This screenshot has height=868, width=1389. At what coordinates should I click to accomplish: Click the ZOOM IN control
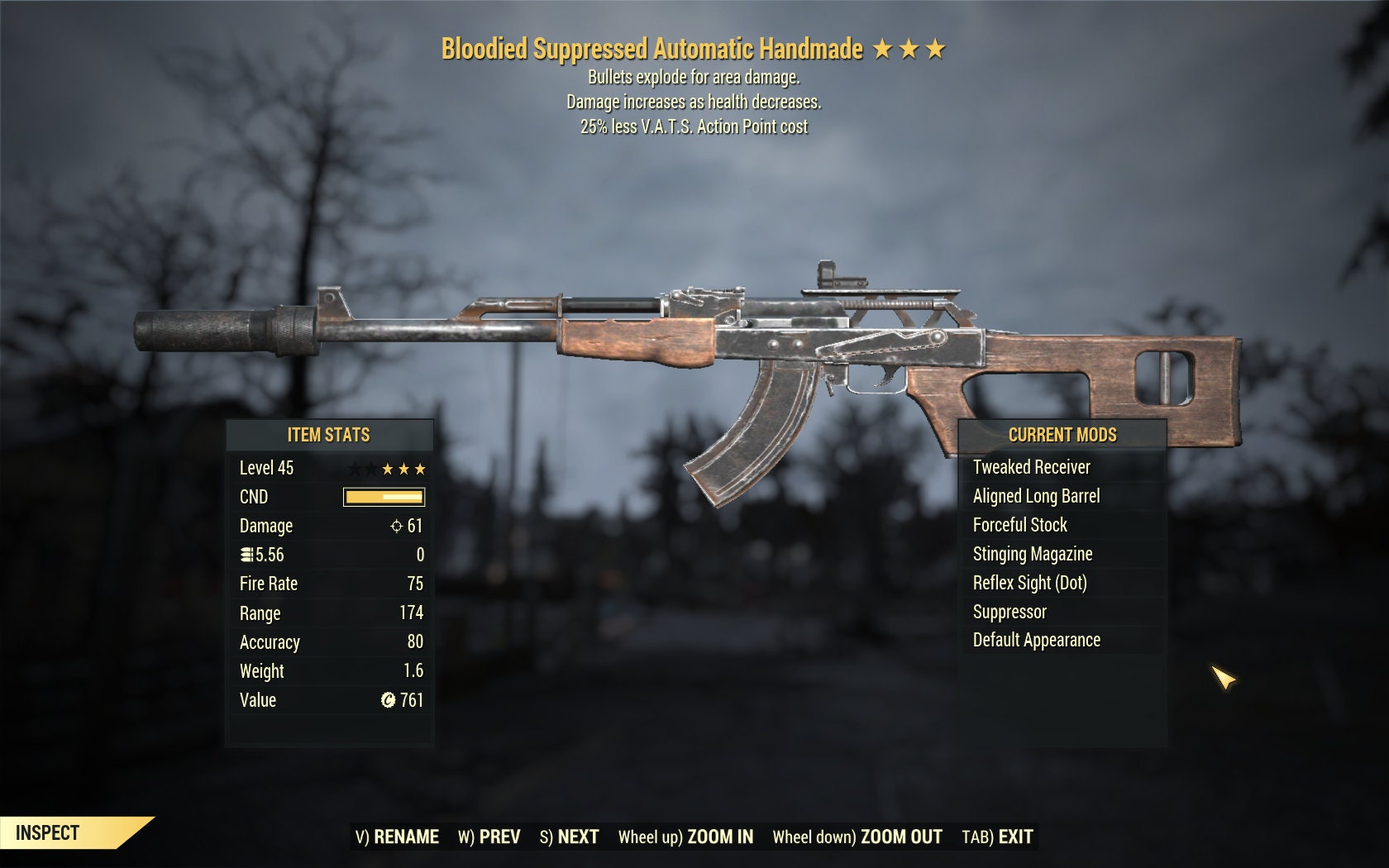721,837
